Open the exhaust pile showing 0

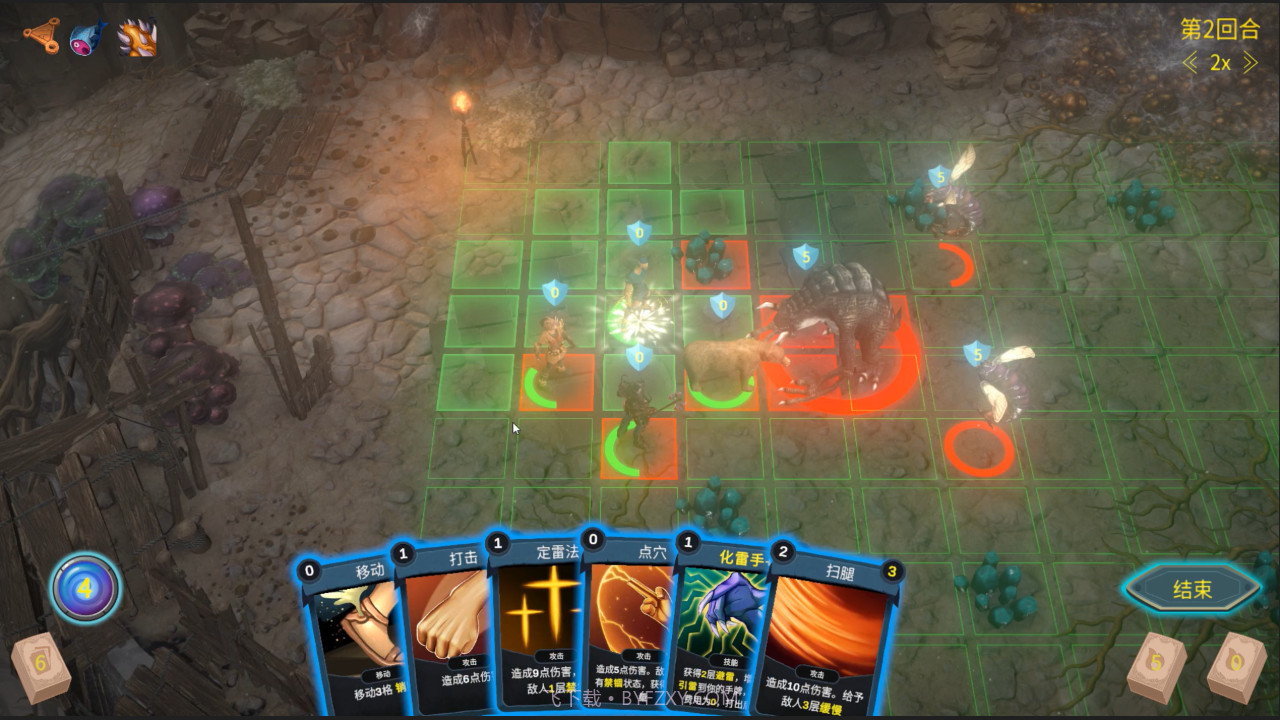click(1236, 665)
